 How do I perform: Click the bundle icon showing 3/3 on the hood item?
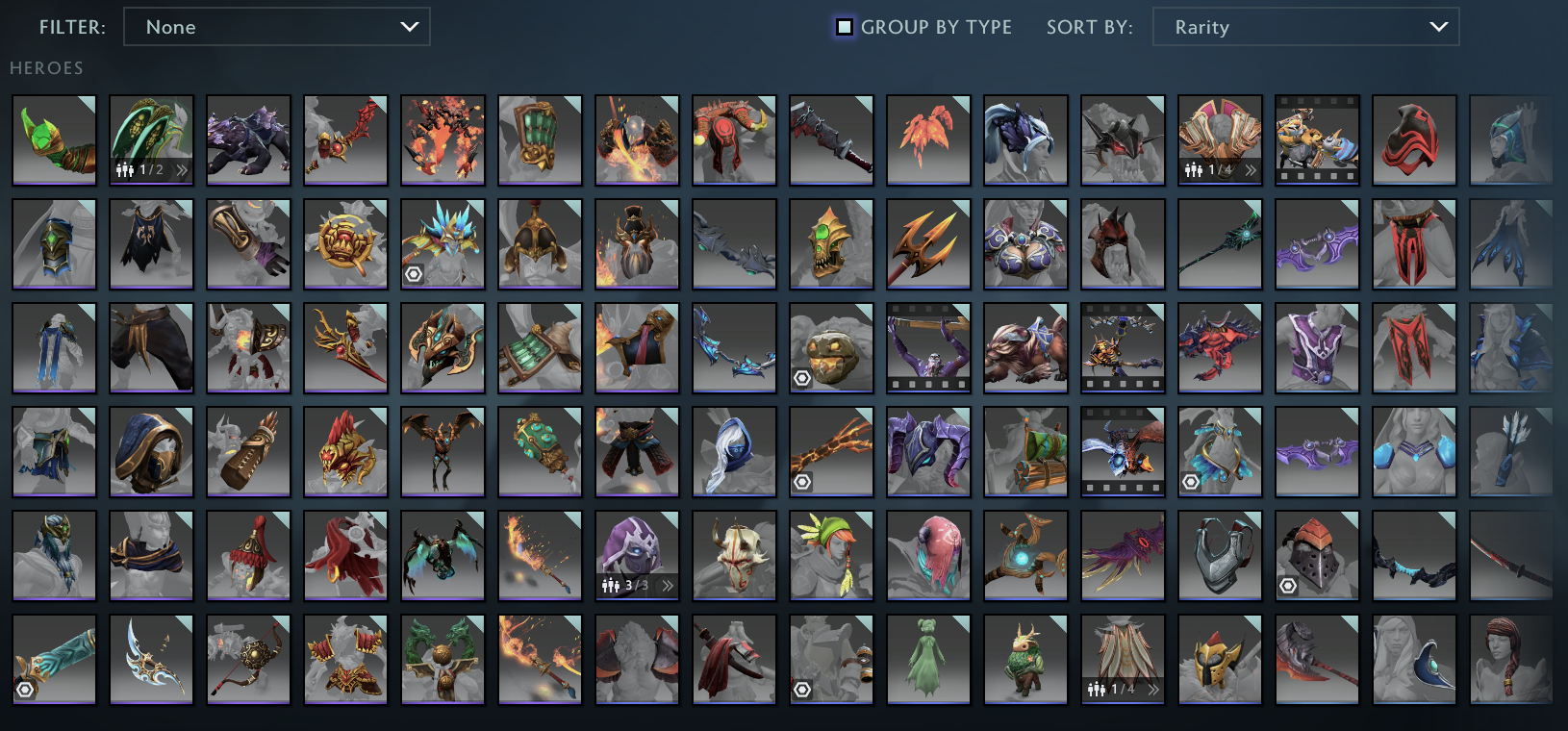point(614,585)
